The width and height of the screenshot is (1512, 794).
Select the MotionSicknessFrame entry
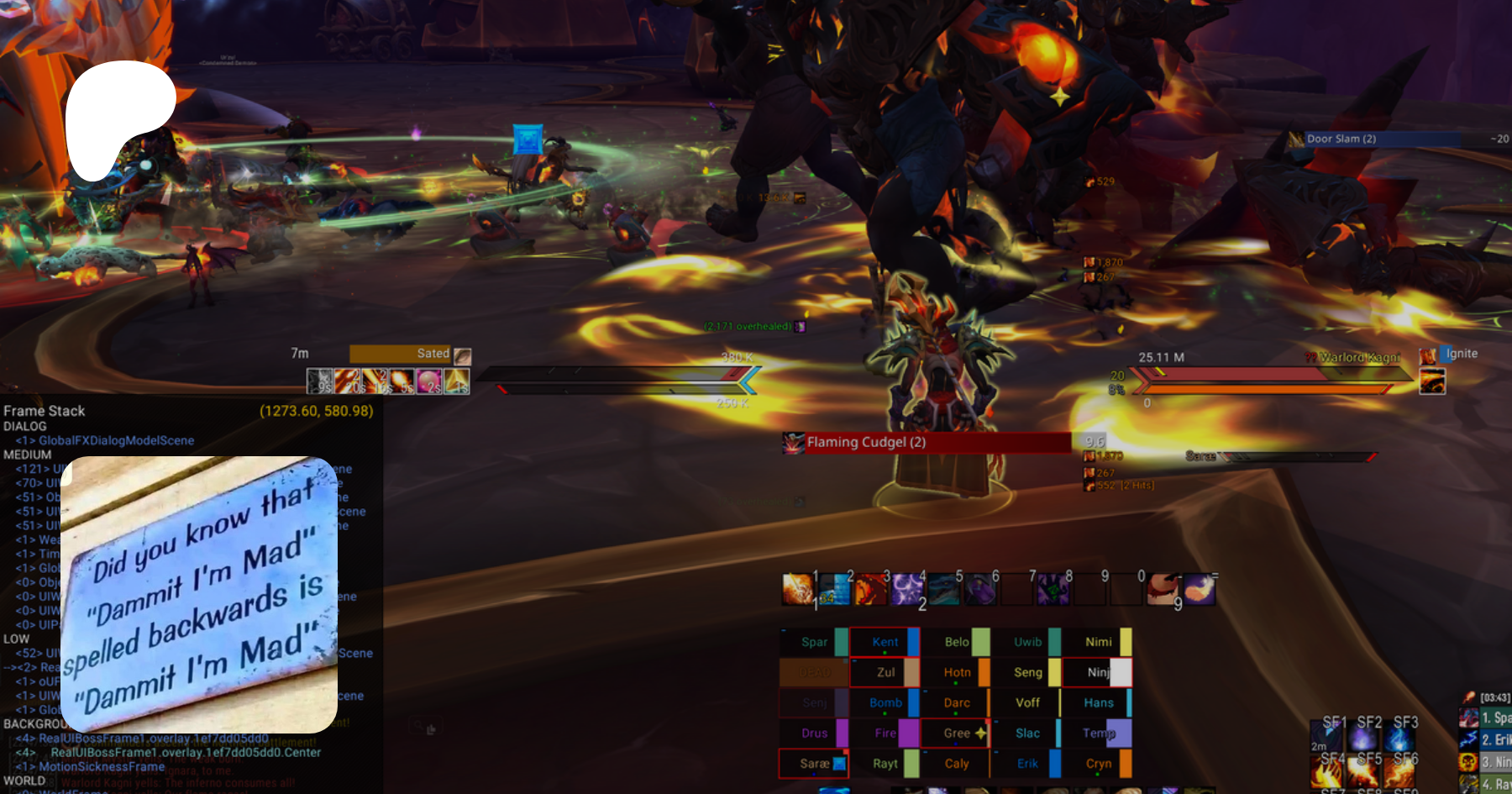point(102,766)
